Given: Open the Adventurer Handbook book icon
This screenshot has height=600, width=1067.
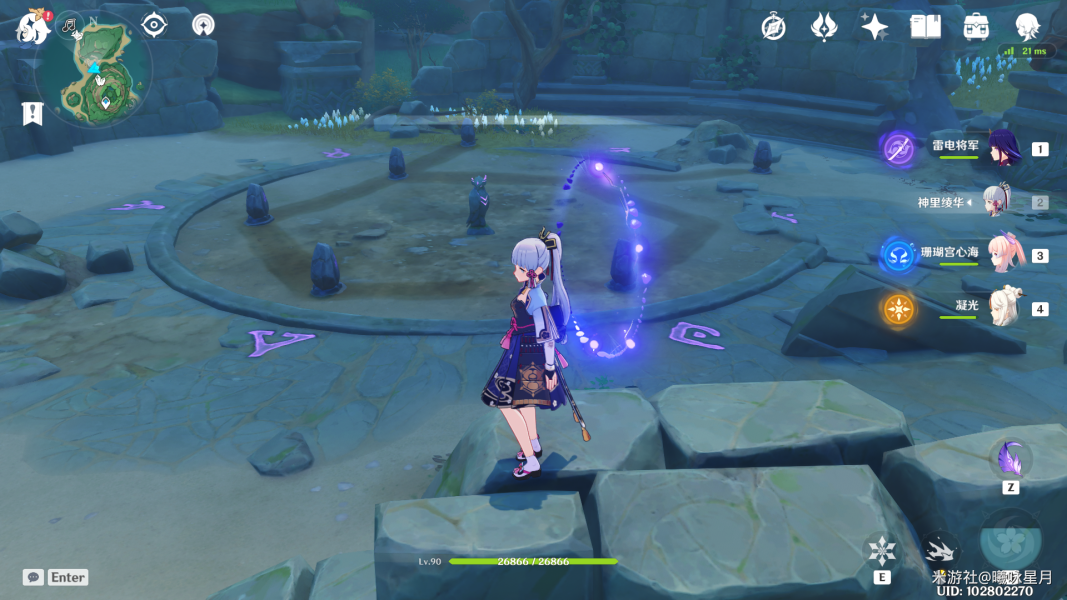Looking at the screenshot, I should [925, 27].
